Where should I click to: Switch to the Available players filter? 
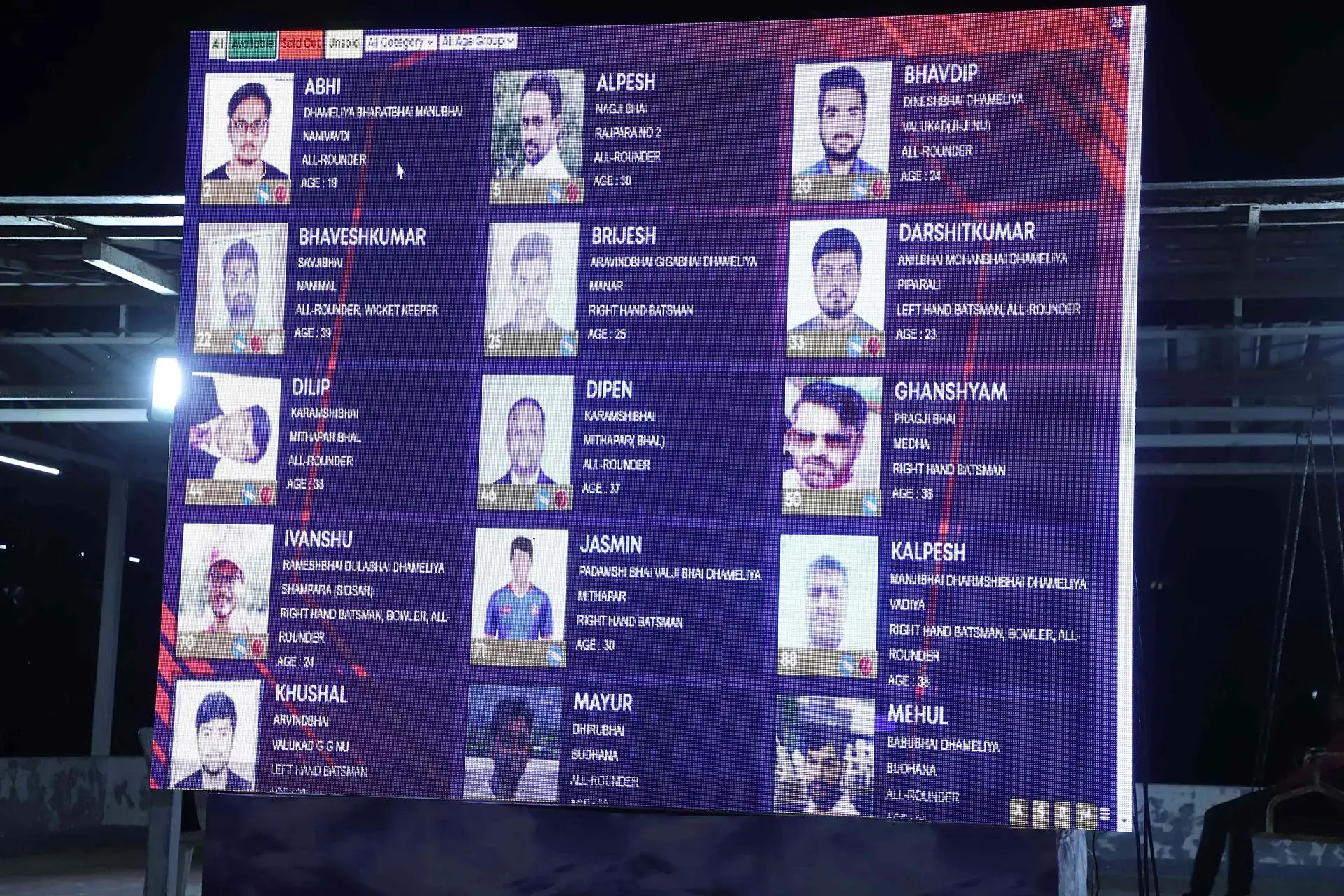(x=252, y=44)
